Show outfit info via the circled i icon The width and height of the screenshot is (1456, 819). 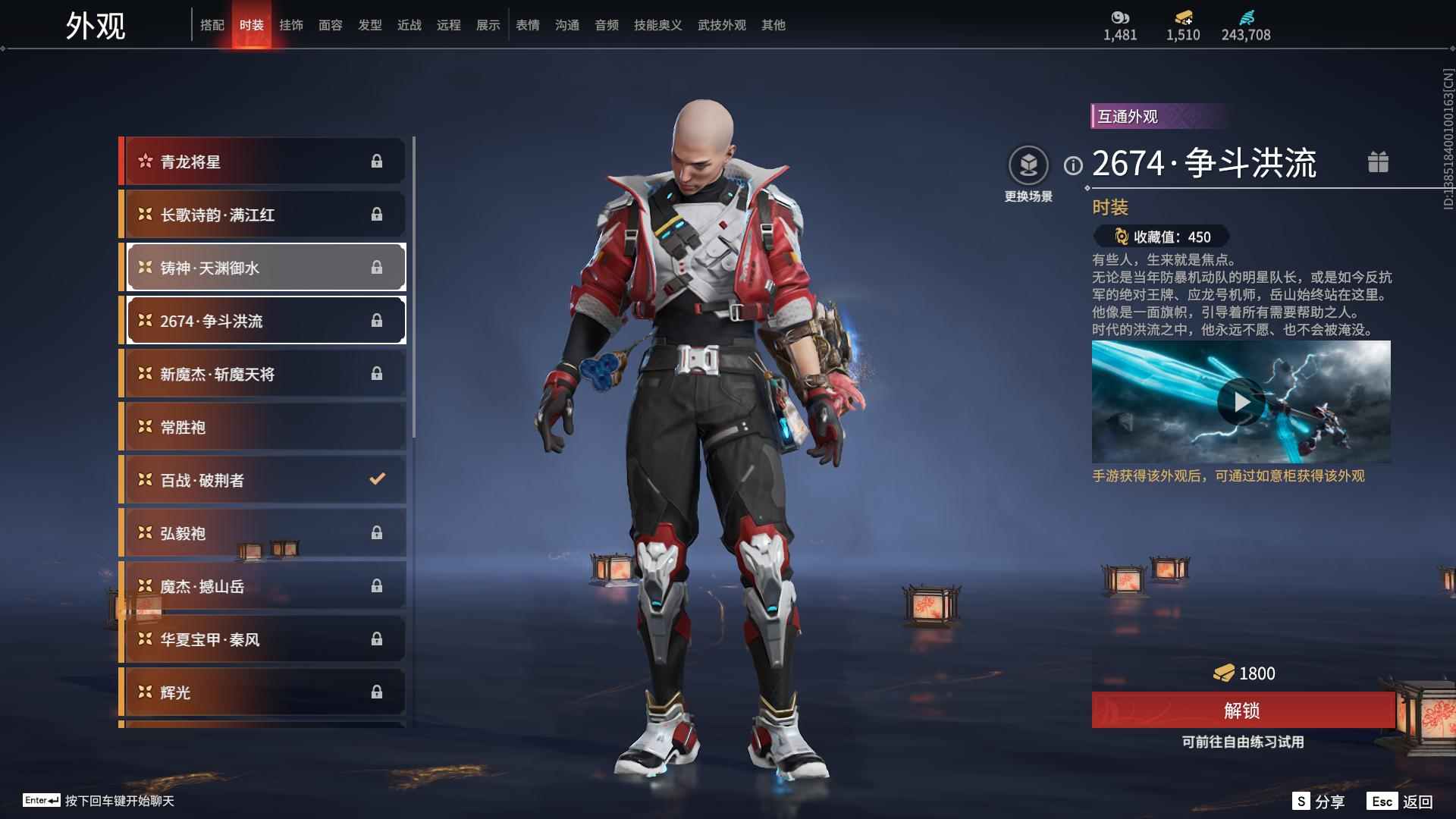(1073, 165)
